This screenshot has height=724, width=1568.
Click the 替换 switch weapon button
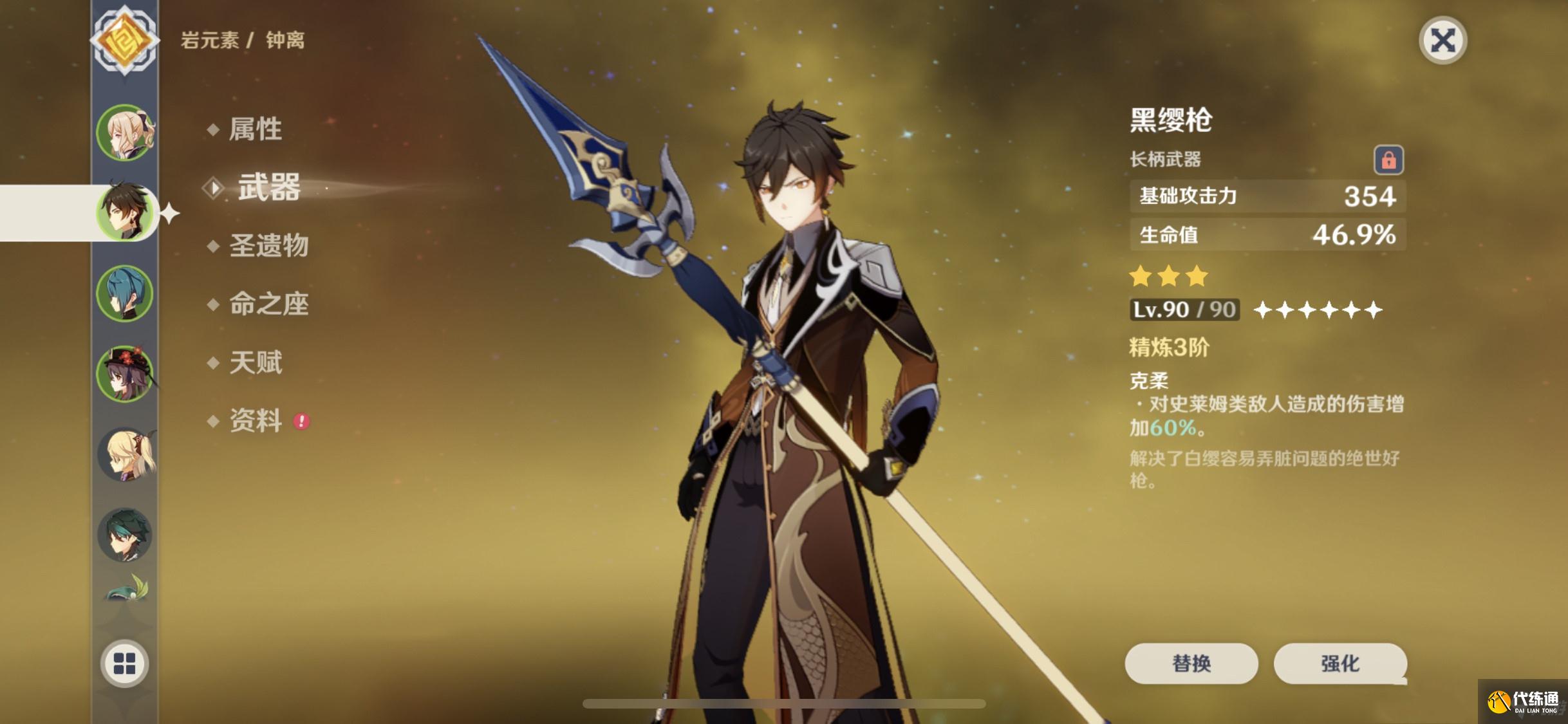(1191, 663)
